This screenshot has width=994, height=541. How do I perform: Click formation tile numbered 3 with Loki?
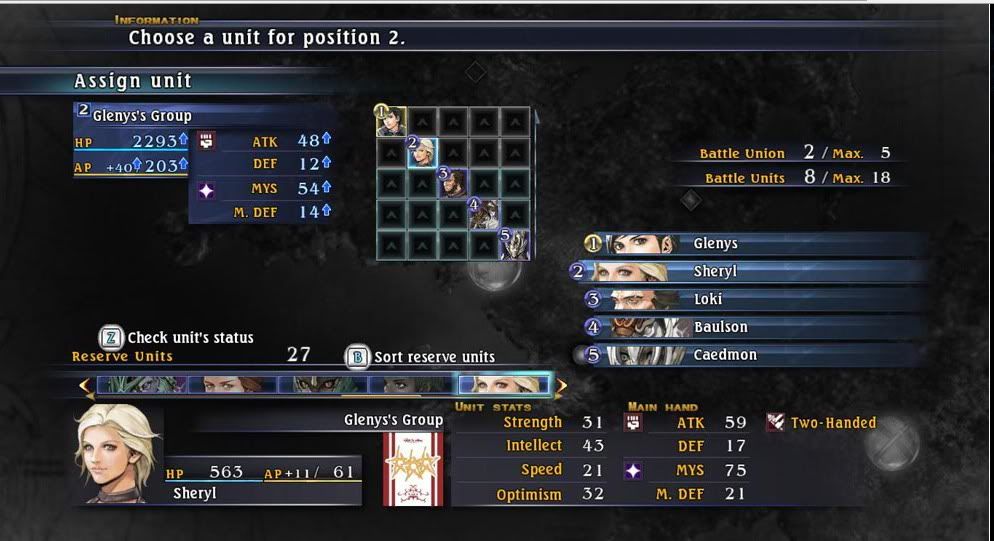[x=453, y=183]
